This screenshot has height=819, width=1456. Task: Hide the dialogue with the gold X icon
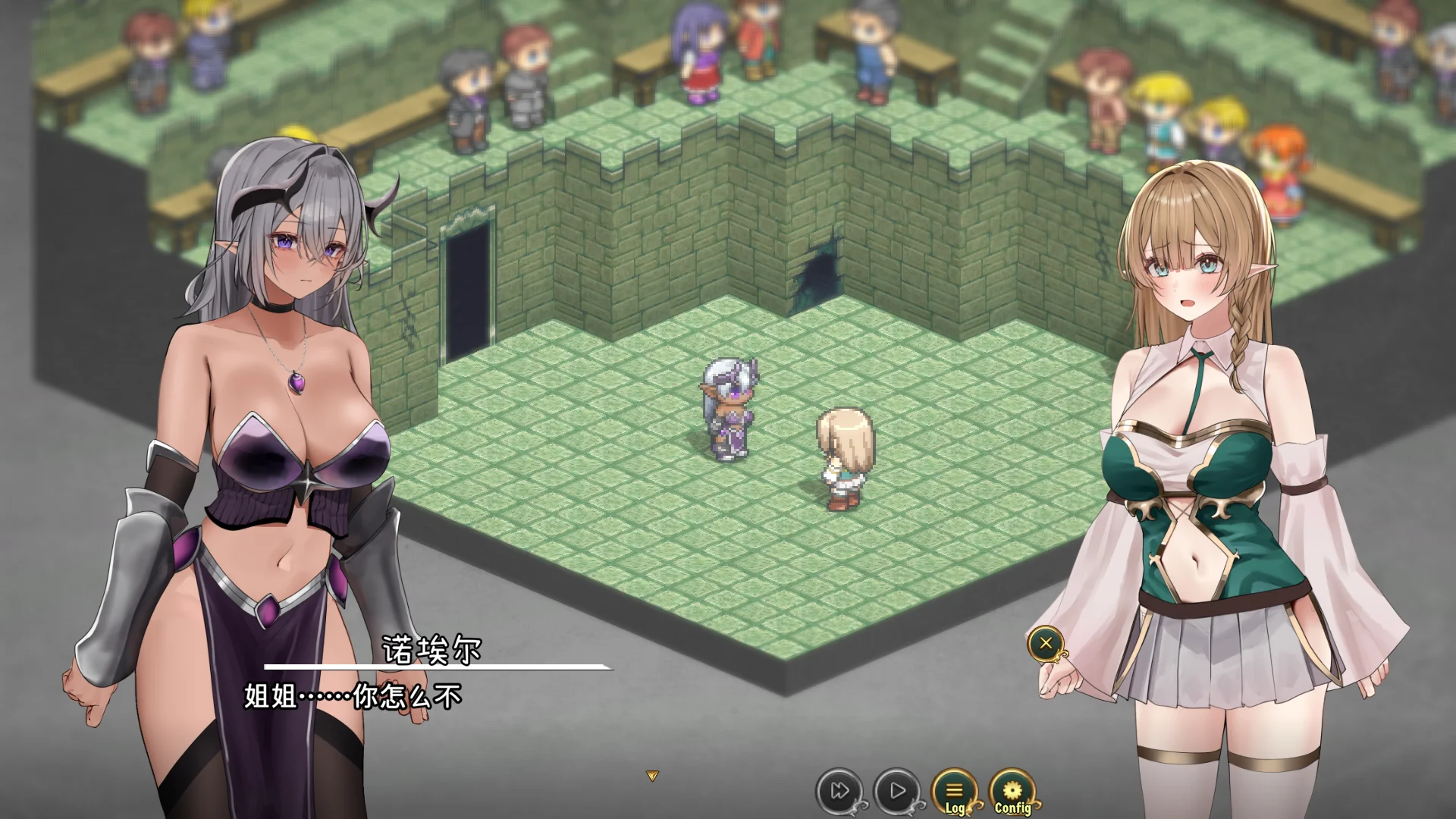point(1046,644)
